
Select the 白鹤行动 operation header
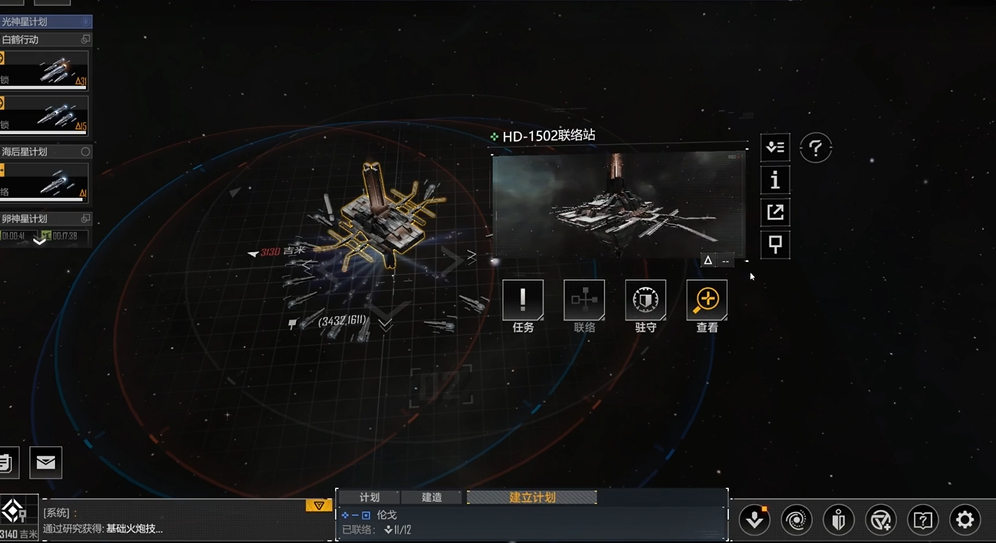click(x=40, y=39)
